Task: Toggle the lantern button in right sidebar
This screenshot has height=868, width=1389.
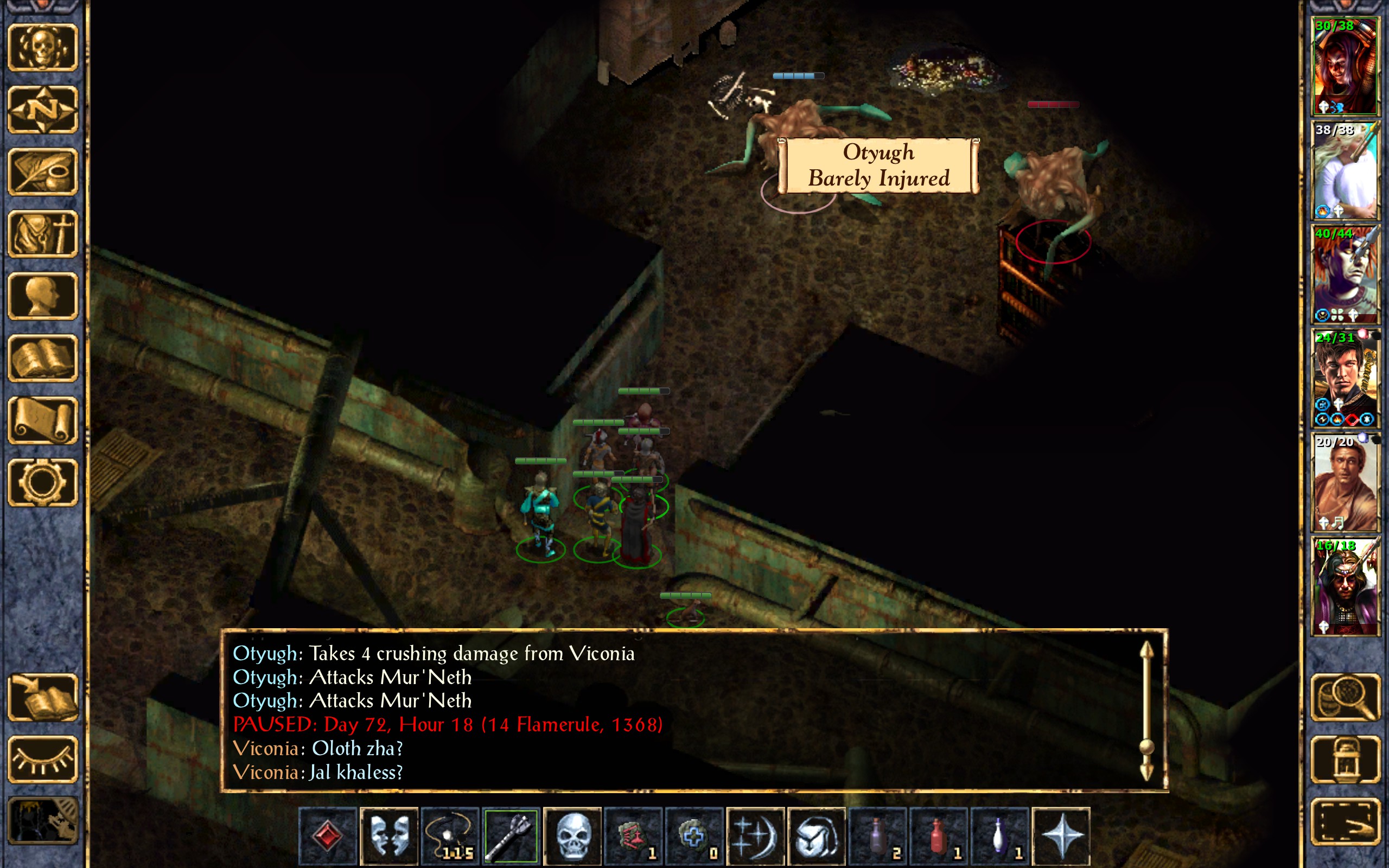Action: [1345, 759]
